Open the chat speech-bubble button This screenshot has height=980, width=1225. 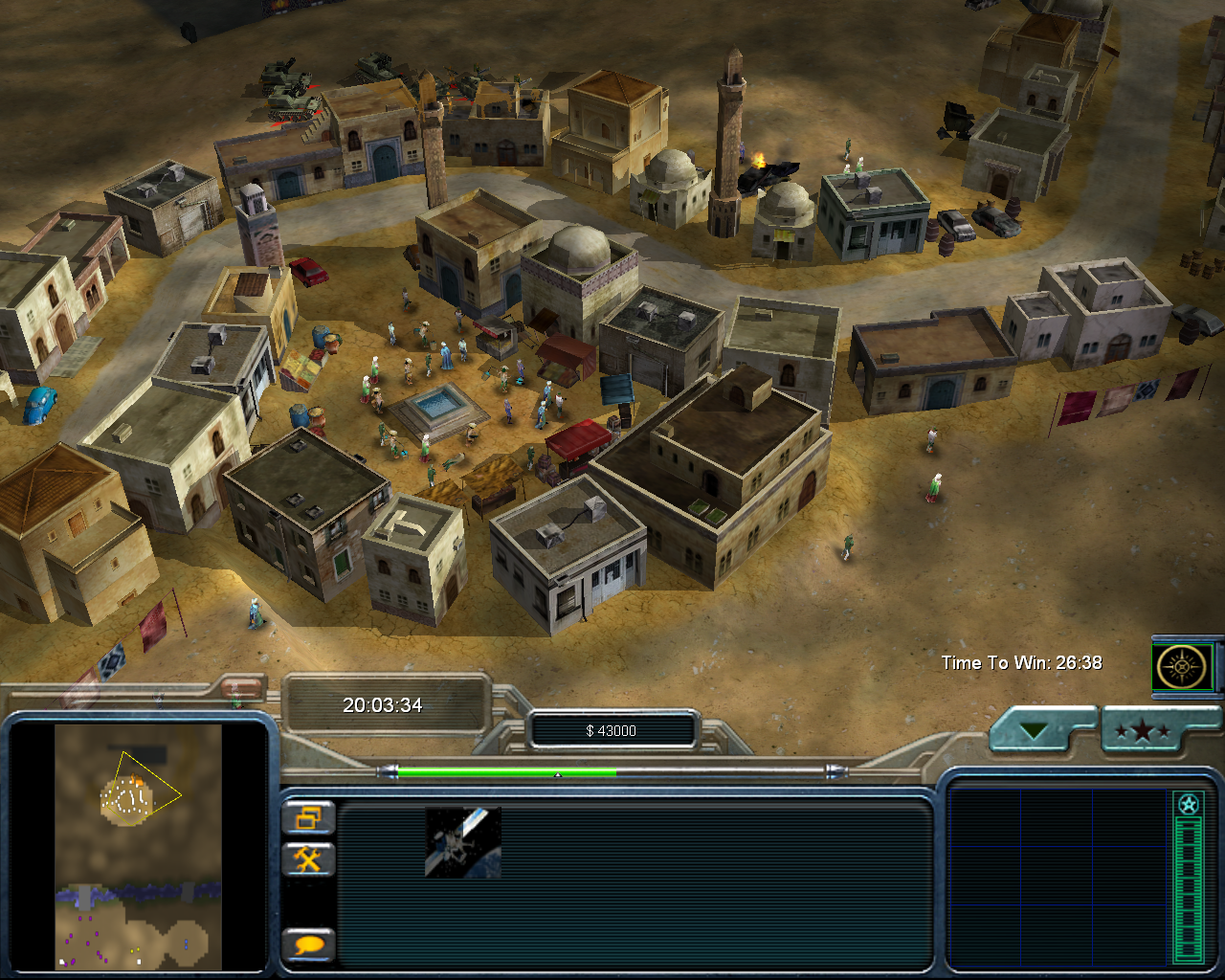pos(308,946)
